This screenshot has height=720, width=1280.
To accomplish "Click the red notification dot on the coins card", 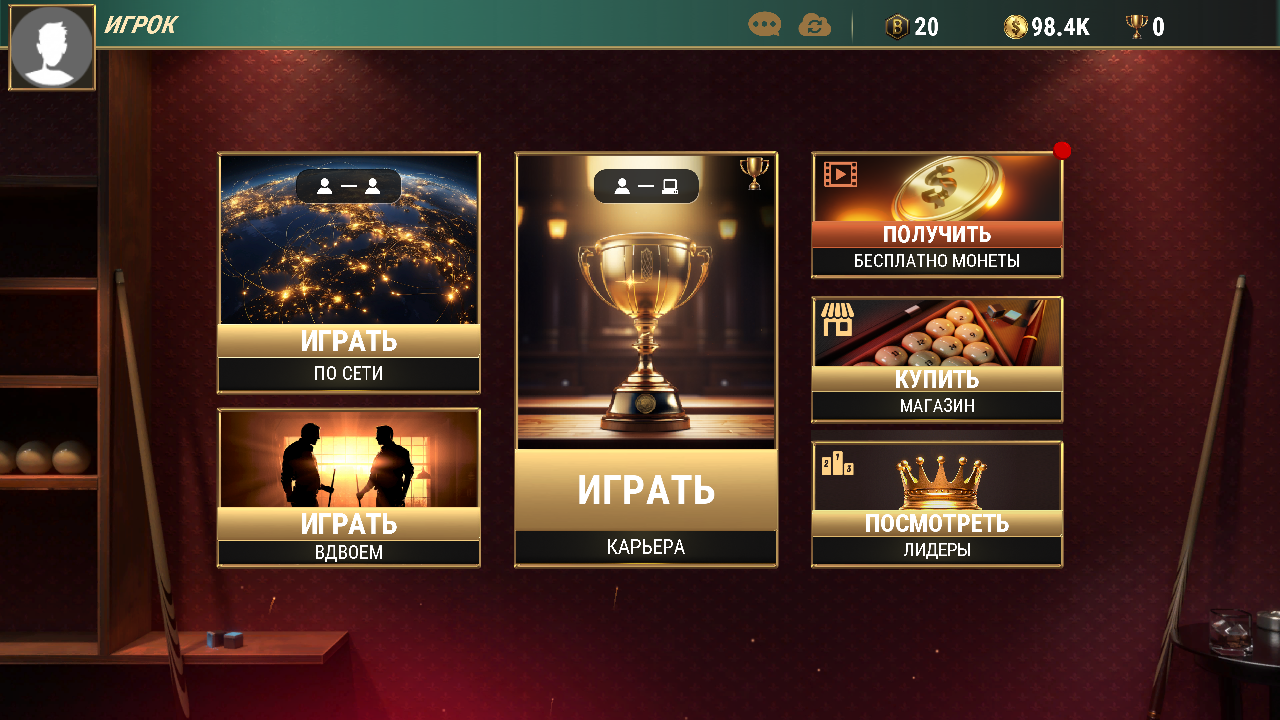I will (x=1062, y=150).
